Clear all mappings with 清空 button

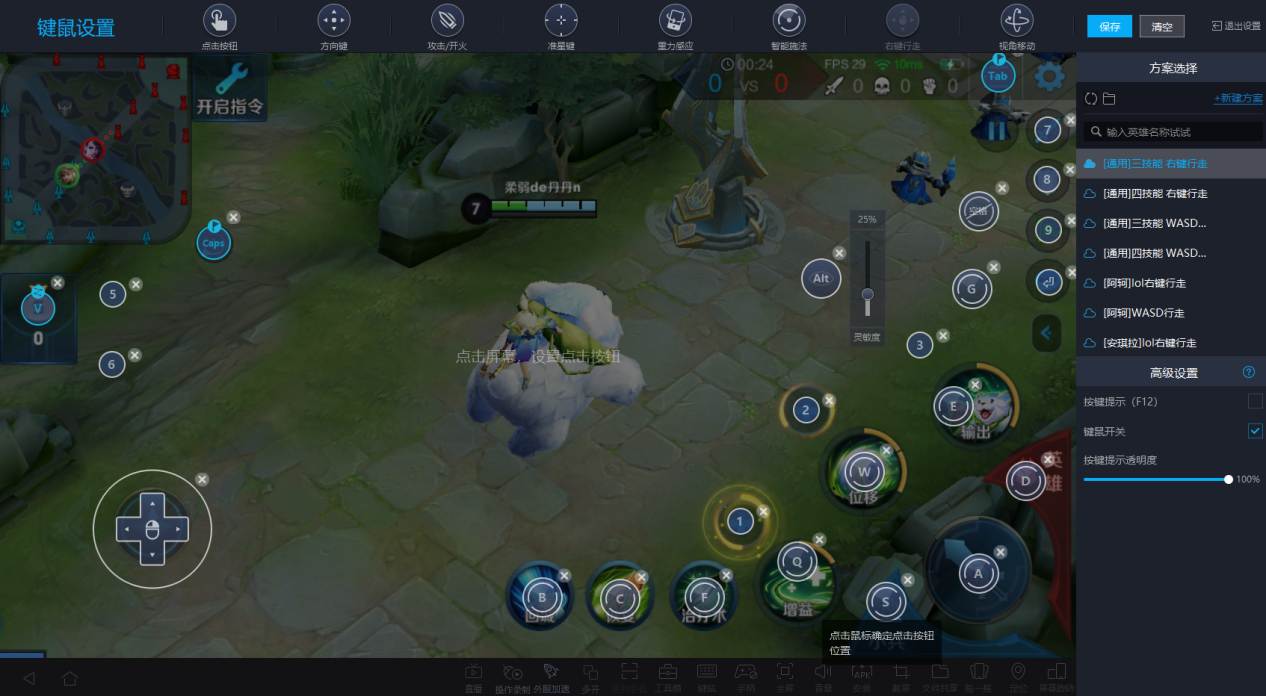point(1161,27)
